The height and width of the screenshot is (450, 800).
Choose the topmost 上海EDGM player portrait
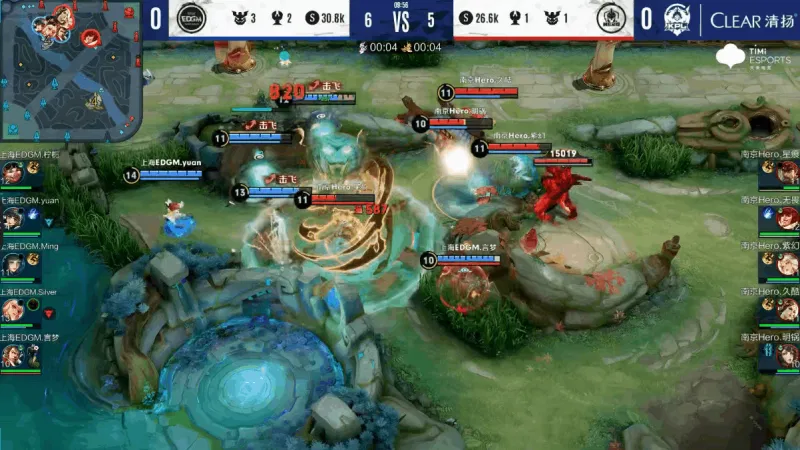pyautogui.click(x=12, y=172)
